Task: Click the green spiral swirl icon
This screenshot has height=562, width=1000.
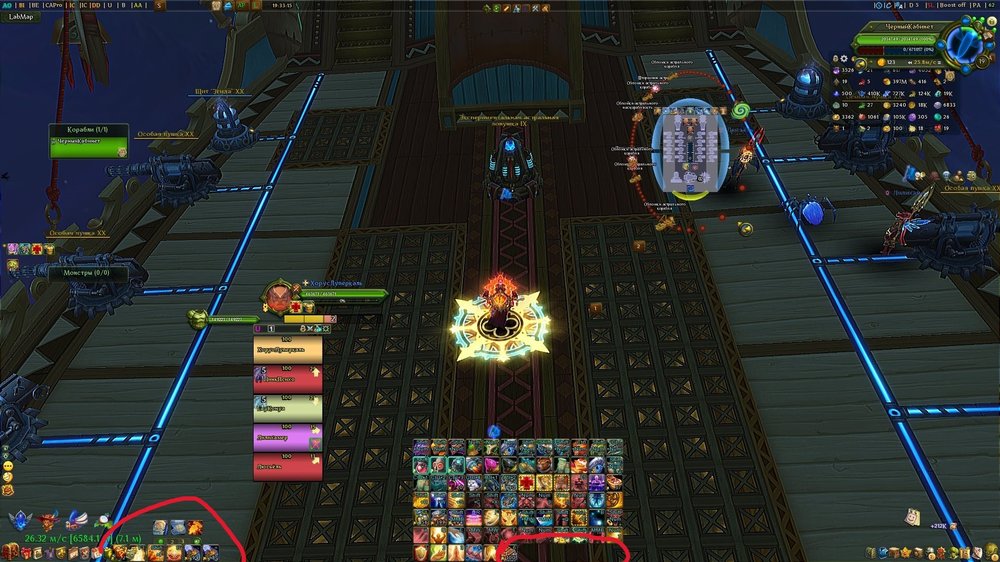Action: click(x=742, y=109)
